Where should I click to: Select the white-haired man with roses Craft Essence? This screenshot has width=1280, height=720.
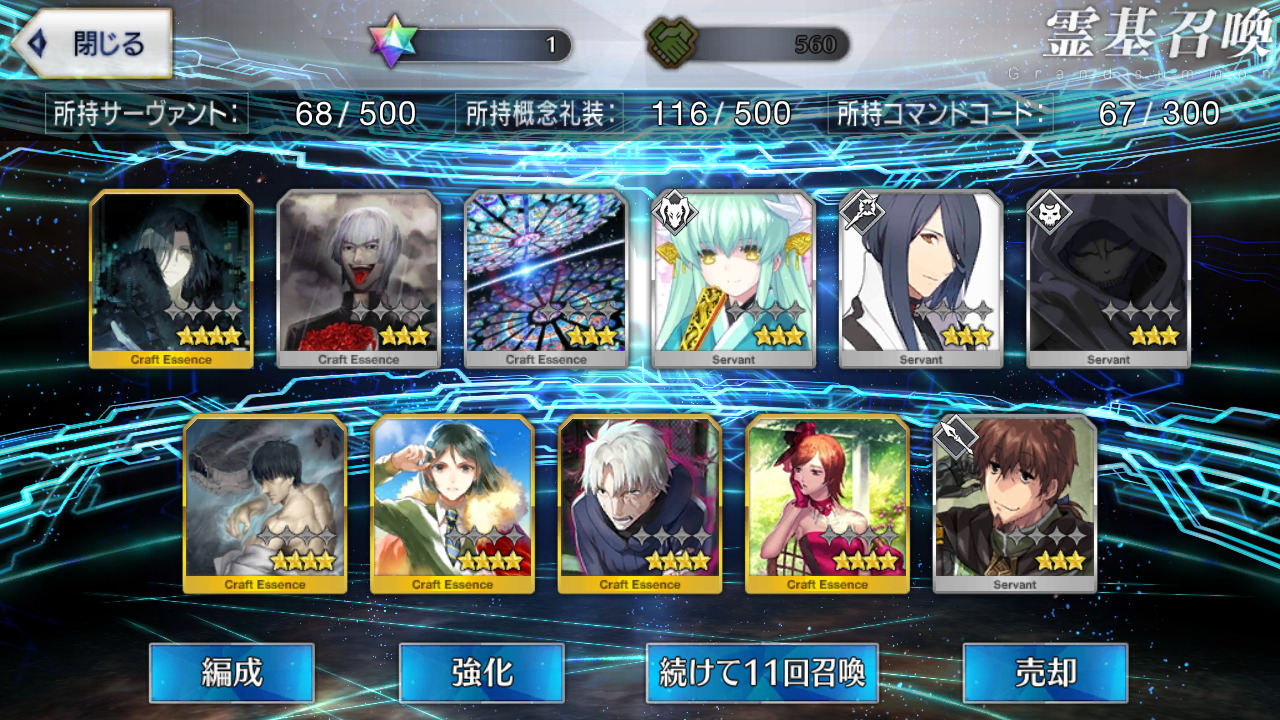tap(358, 278)
